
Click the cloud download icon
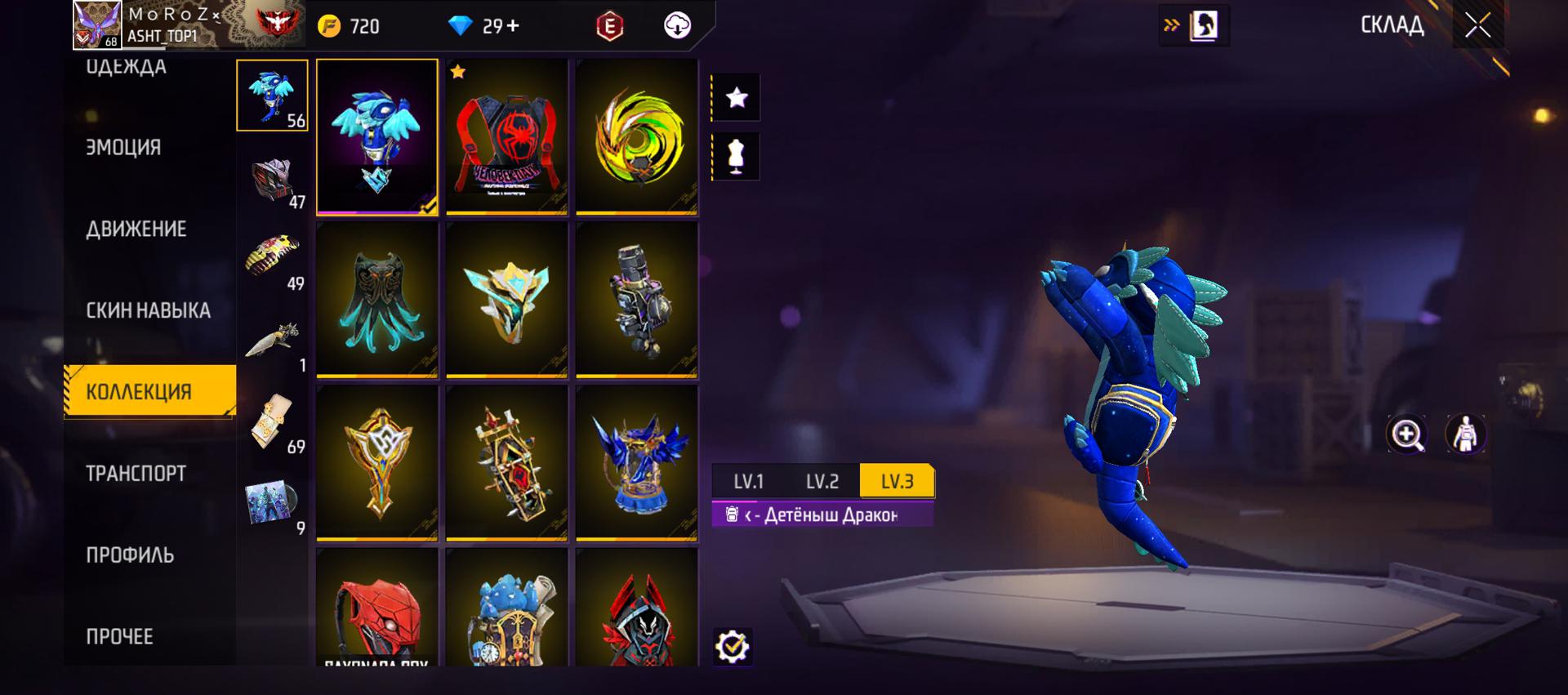(677, 26)
